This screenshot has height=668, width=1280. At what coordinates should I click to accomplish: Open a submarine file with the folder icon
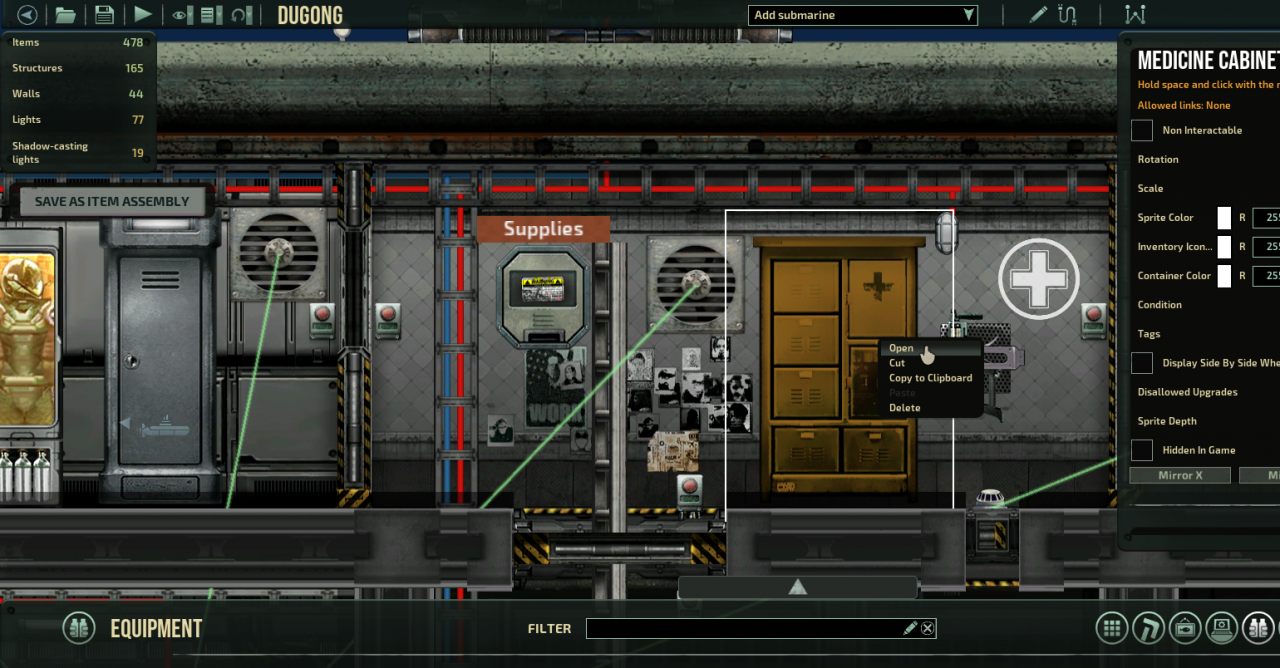[x=65, y=15]
